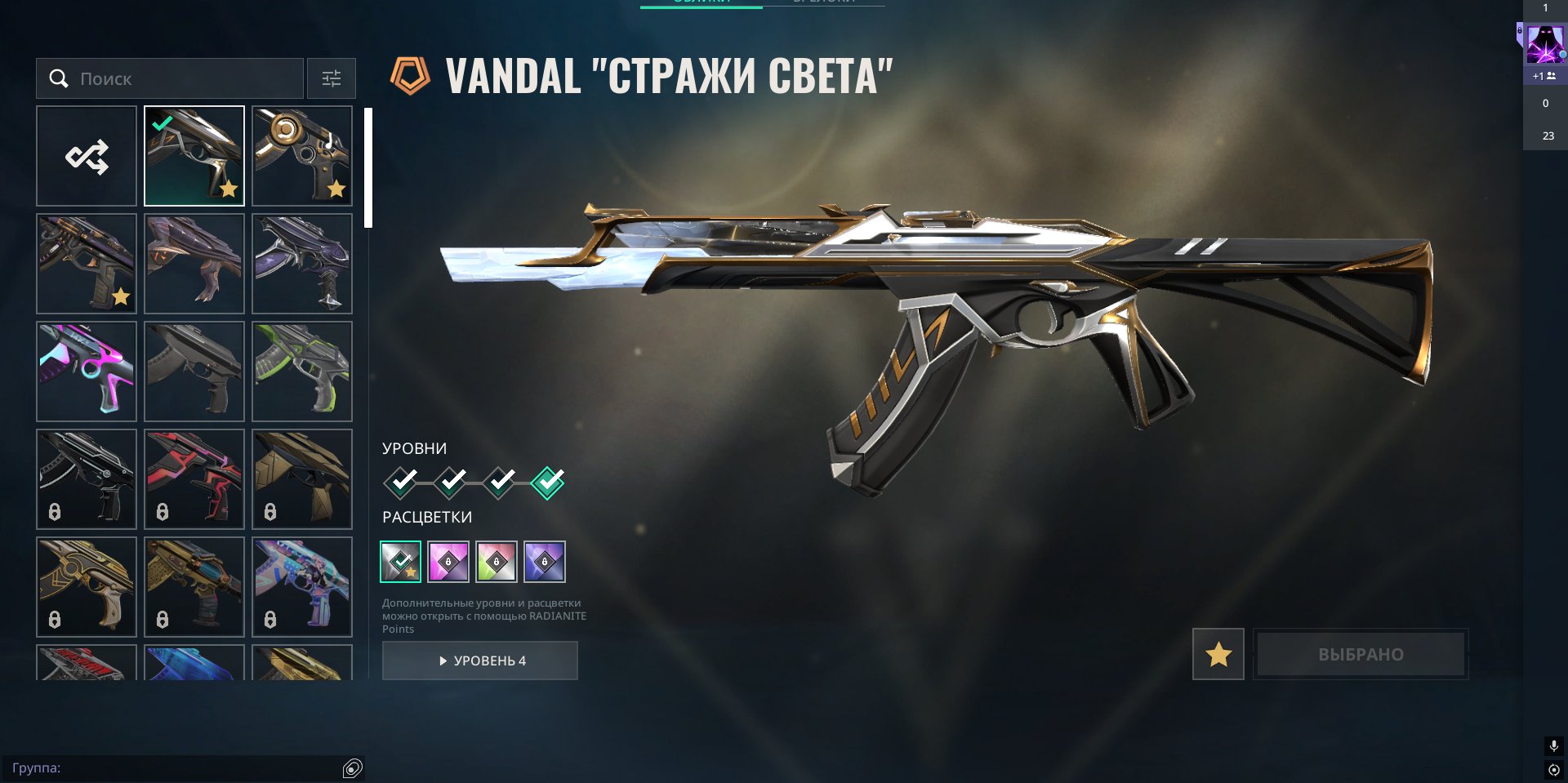Image resolution: width=1568 pixels, height=783 pixels.
Task: Select the random skin shuffle icon
Action: click(86, 155)
